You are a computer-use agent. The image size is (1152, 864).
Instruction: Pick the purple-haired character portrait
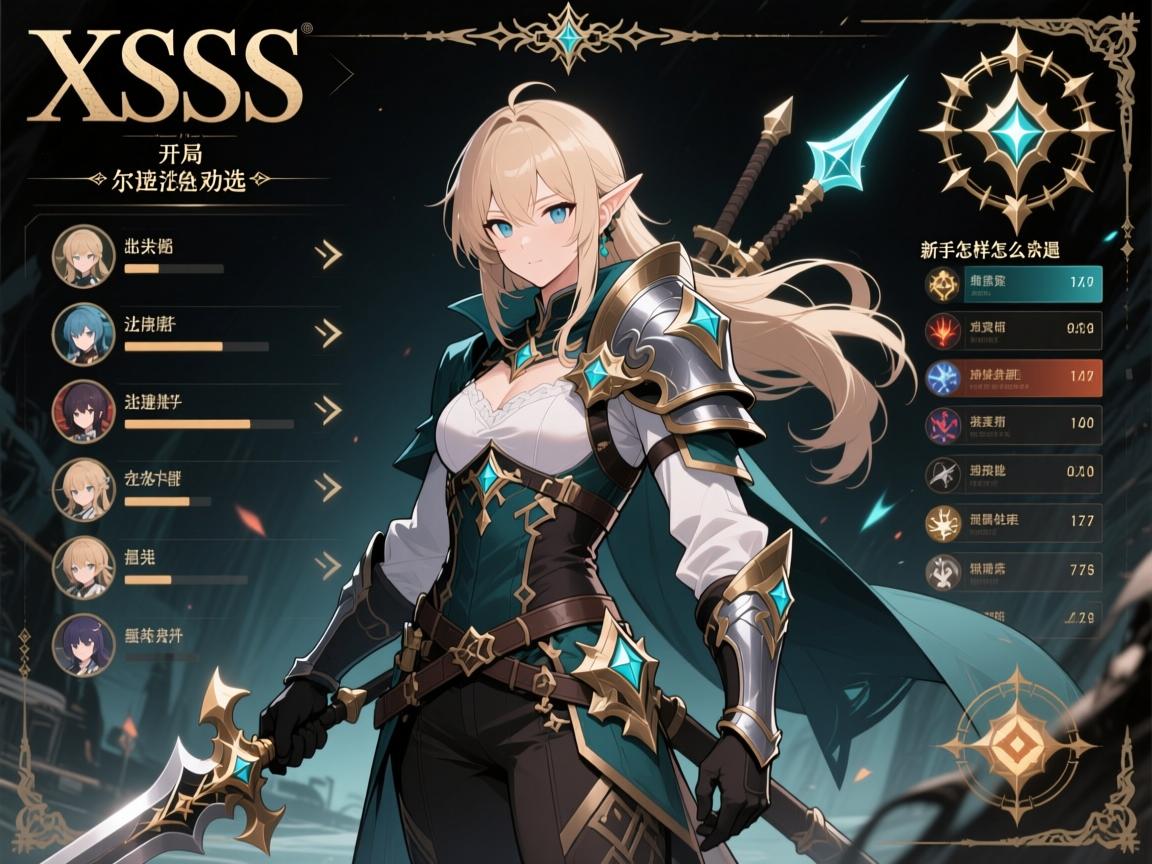click(83, 644)
